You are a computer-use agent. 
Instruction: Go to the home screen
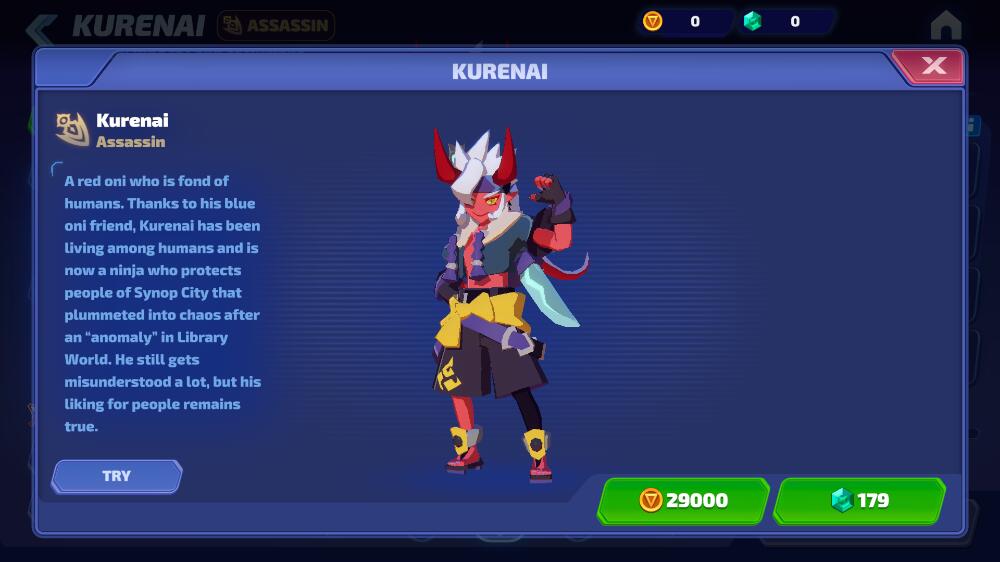[x=945, y=24]
